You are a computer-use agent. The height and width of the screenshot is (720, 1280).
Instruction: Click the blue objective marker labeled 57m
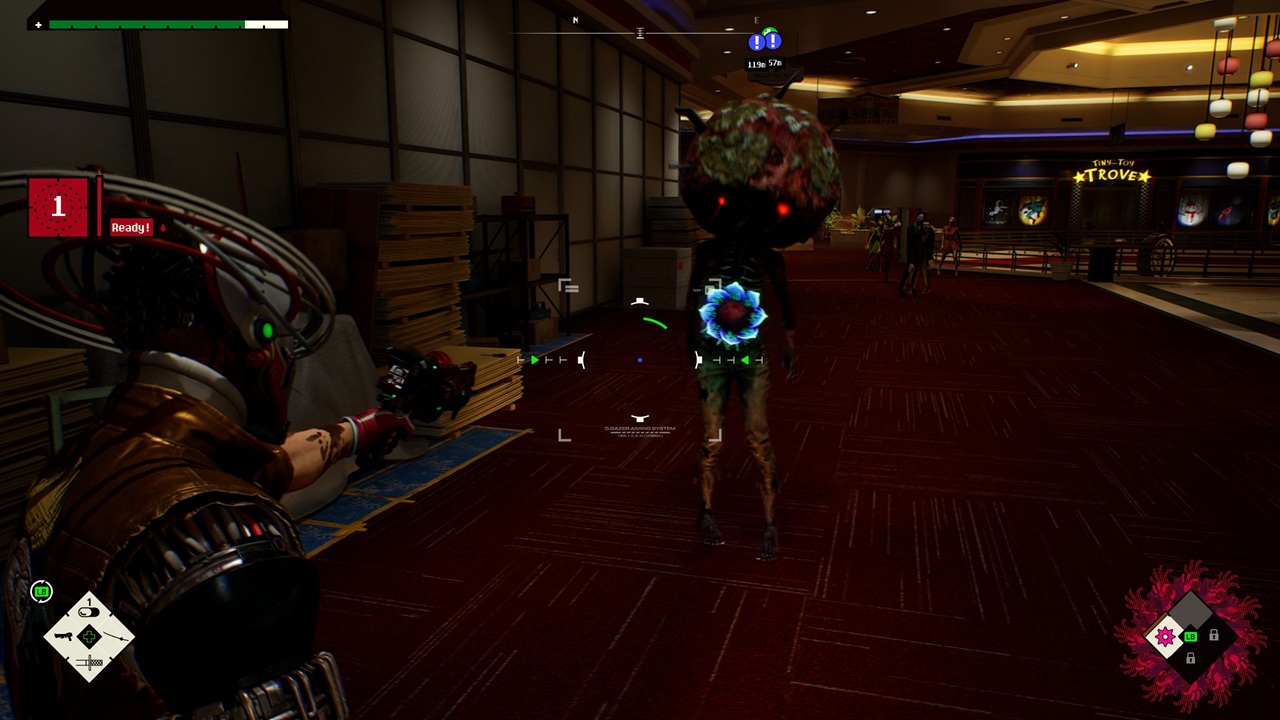[x=773, y=43]
